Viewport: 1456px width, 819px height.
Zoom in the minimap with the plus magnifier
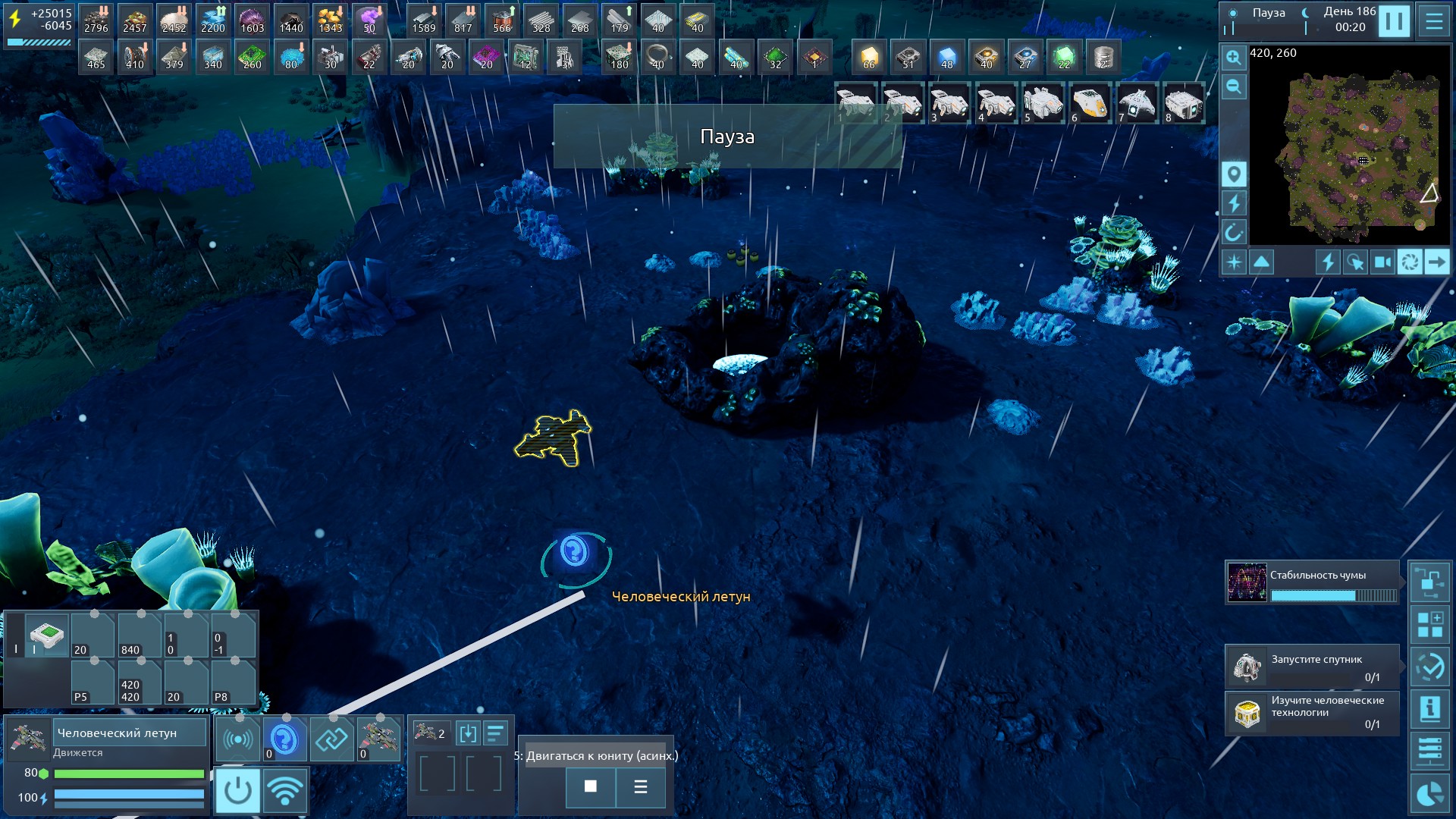pyautogui.click(x=1234, y=58)
